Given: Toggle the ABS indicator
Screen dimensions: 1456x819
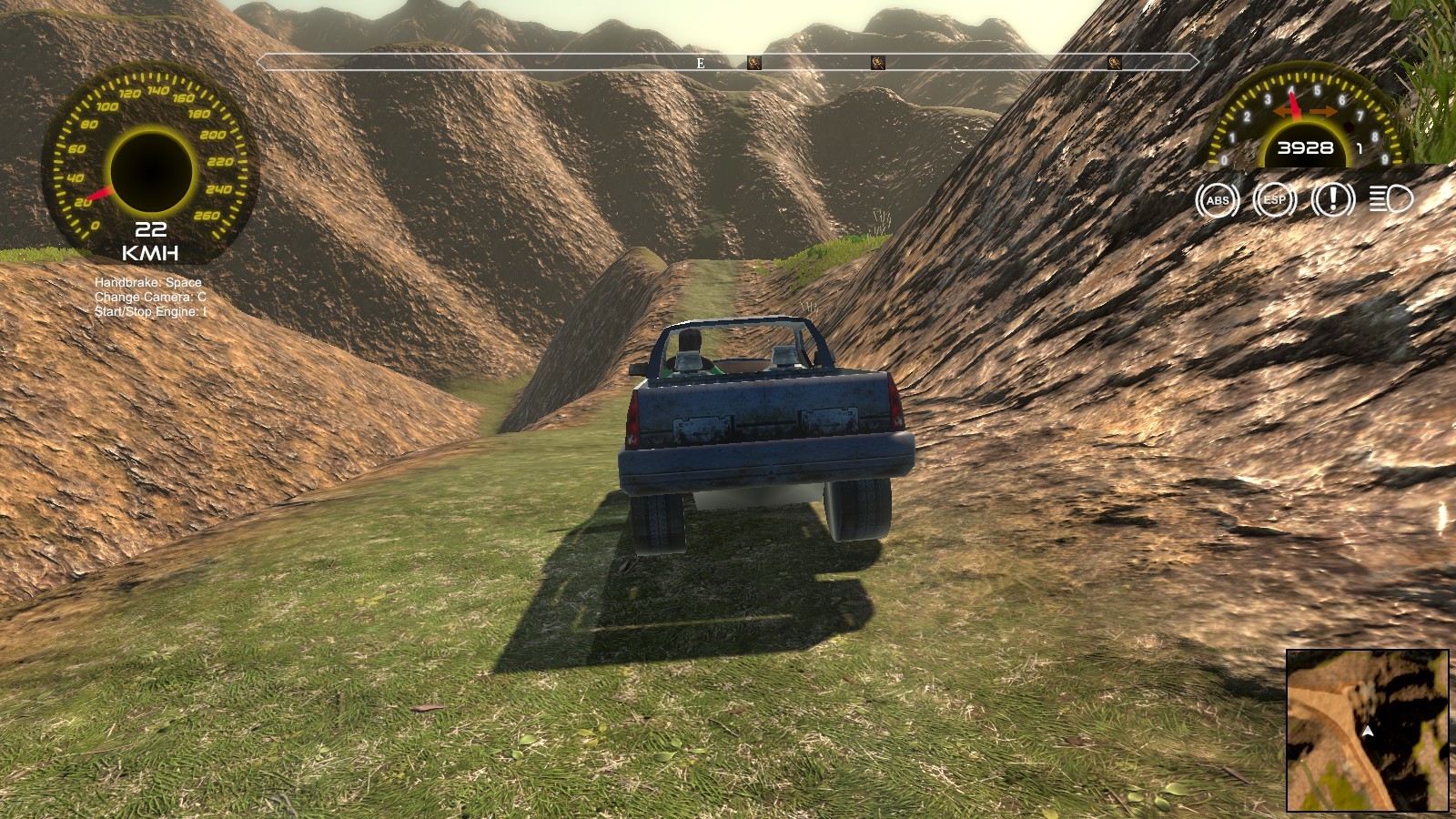Looking at the screenshot, I should (1217, 201).
